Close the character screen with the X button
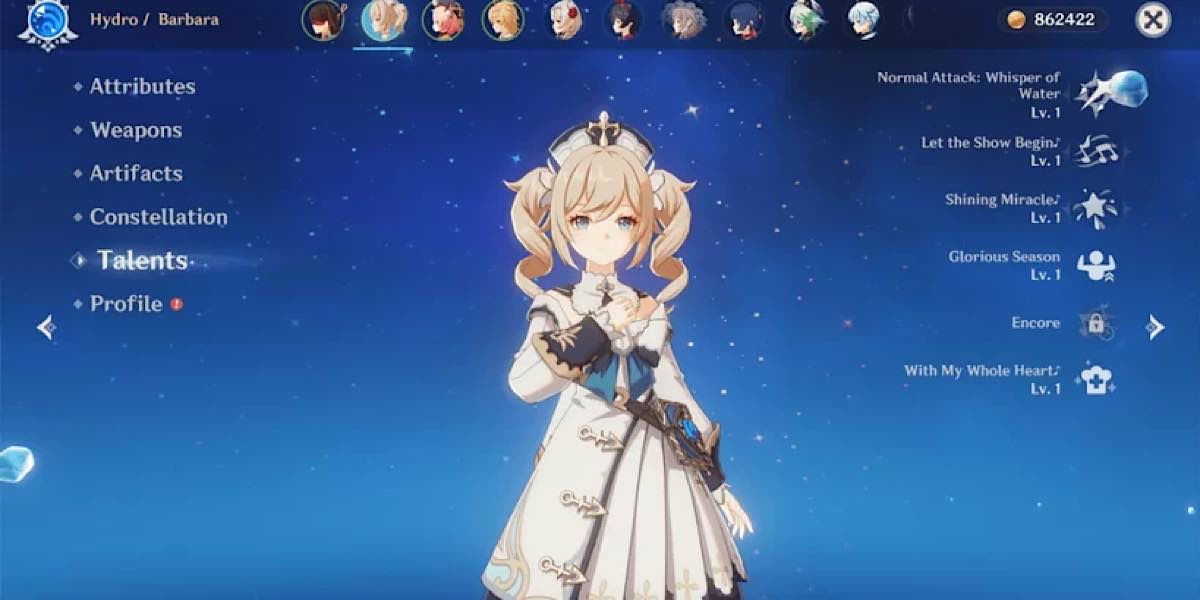Viewport: 1200px width, 600px height. click(1153, 20)
